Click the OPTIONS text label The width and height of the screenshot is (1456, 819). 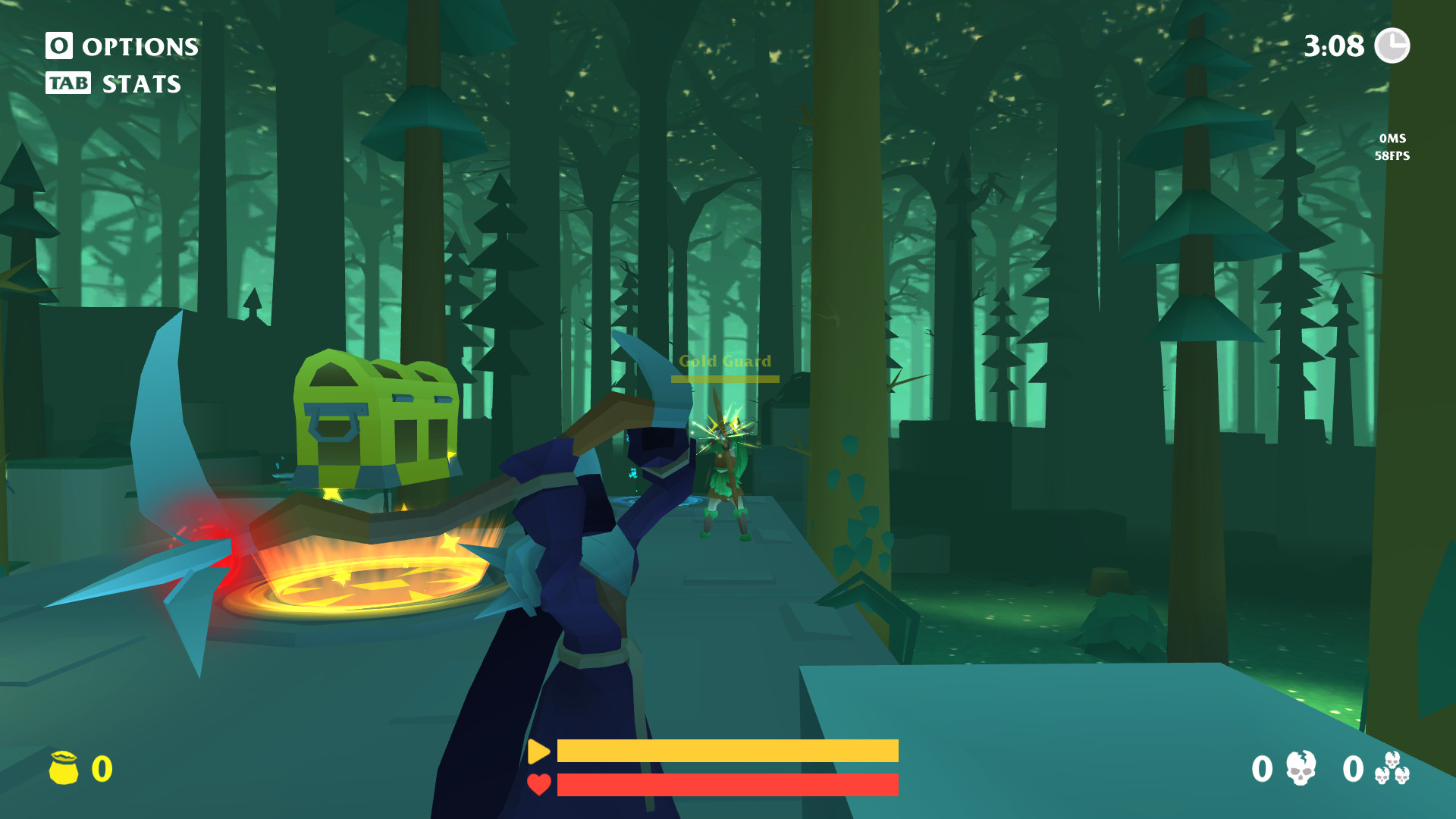[x=139, y=47]
